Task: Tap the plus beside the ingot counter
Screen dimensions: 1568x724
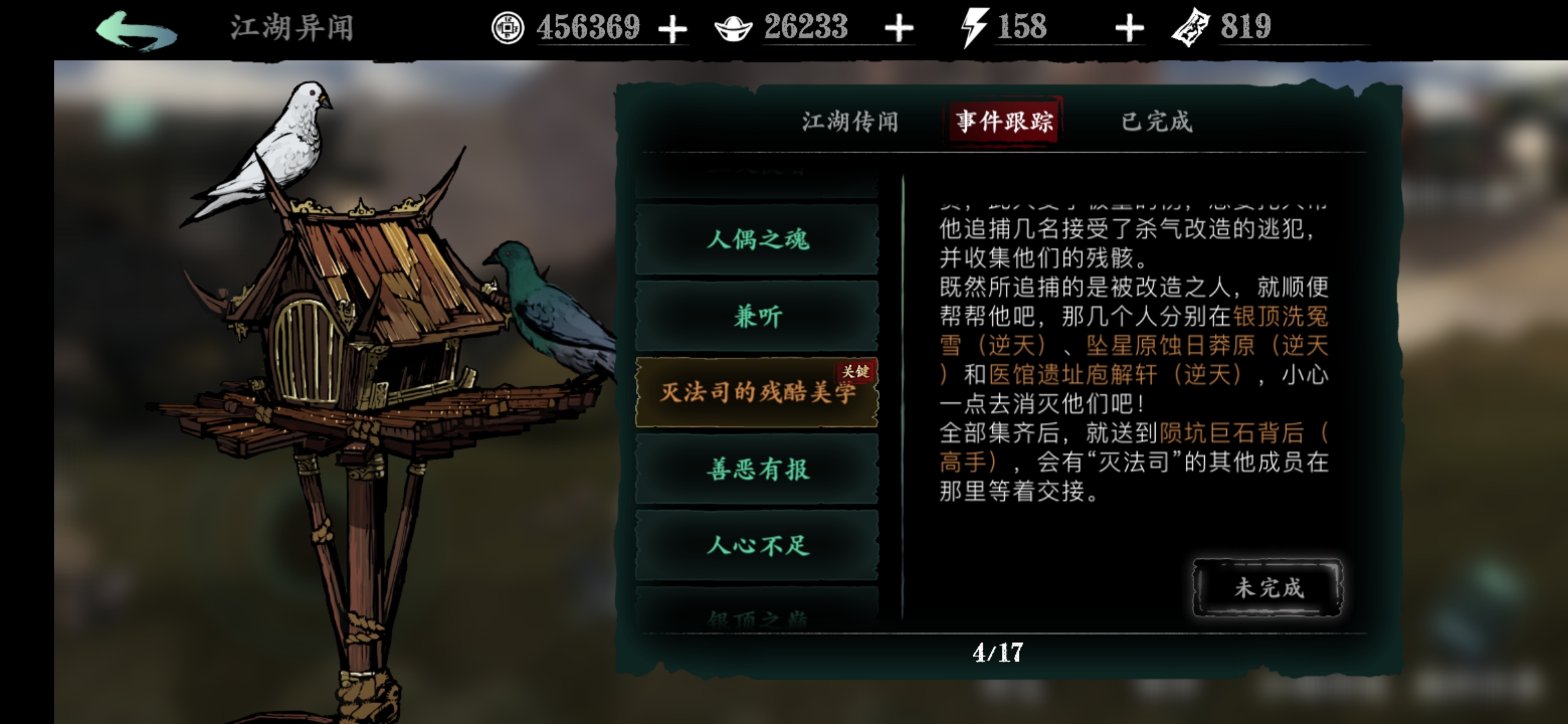Action: (x=901, y=28)
